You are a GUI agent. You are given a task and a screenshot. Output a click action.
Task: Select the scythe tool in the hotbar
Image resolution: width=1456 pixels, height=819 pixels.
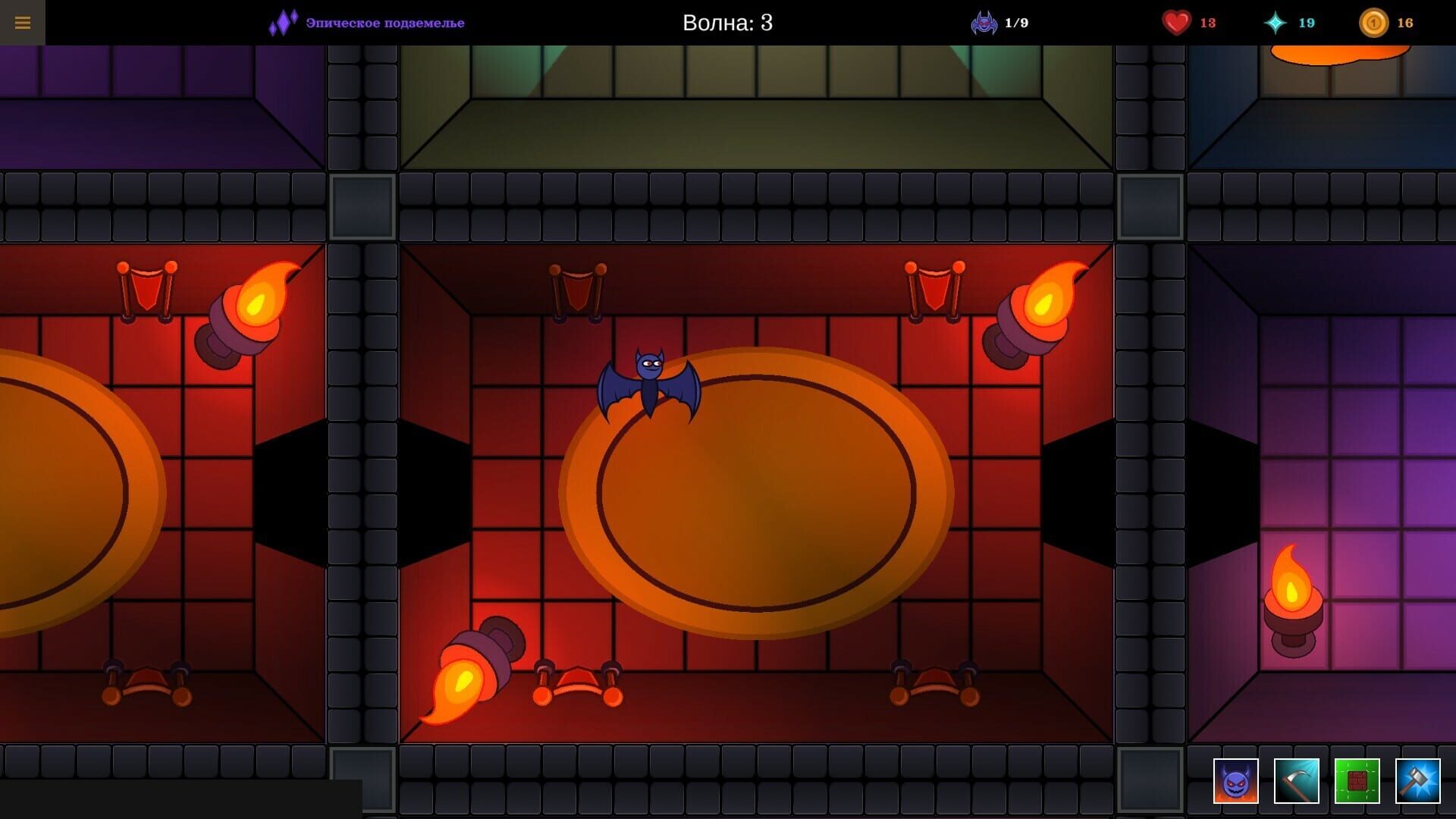point(1298,780)
